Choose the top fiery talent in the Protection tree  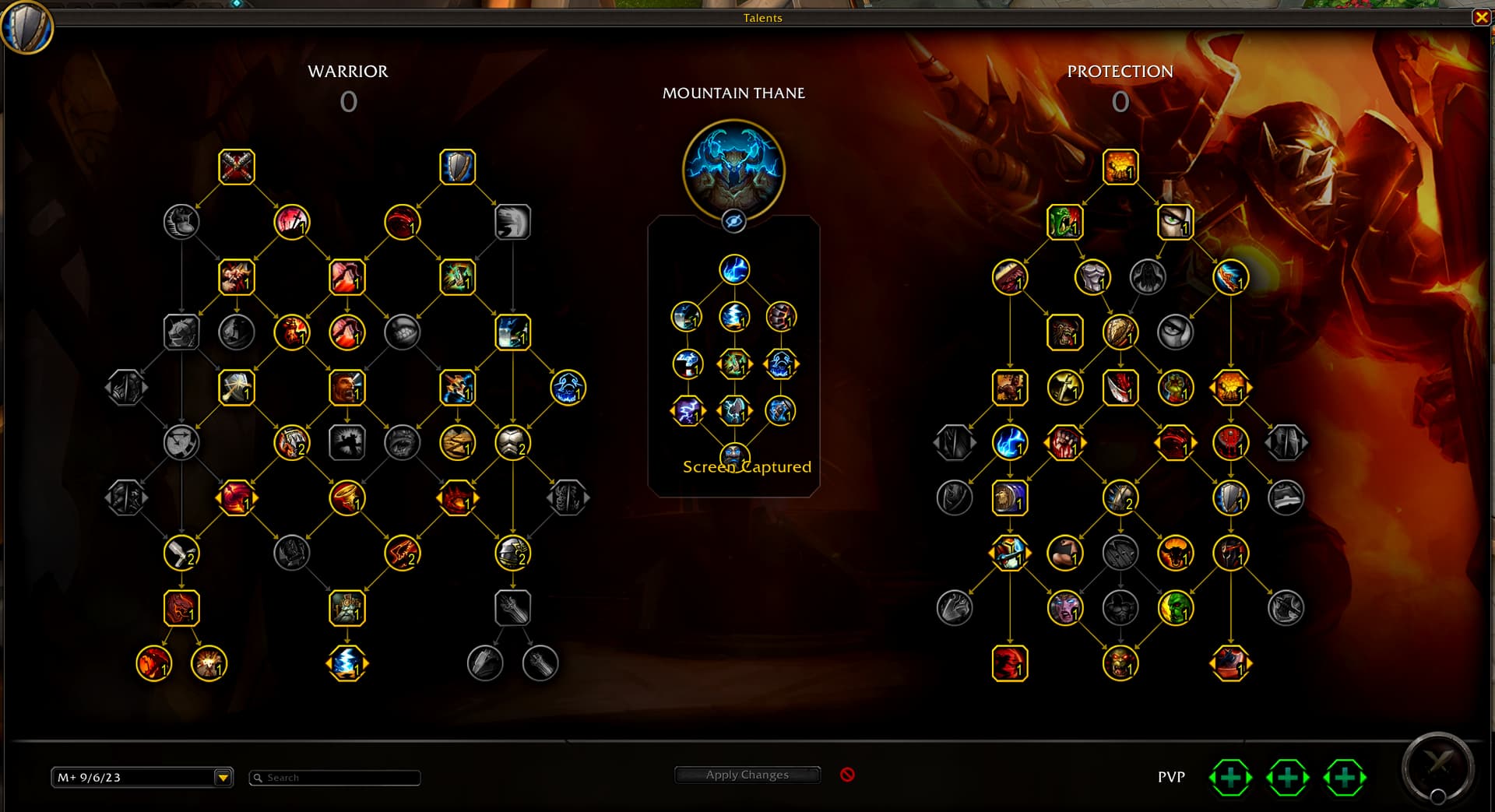tap(1120, 167)
